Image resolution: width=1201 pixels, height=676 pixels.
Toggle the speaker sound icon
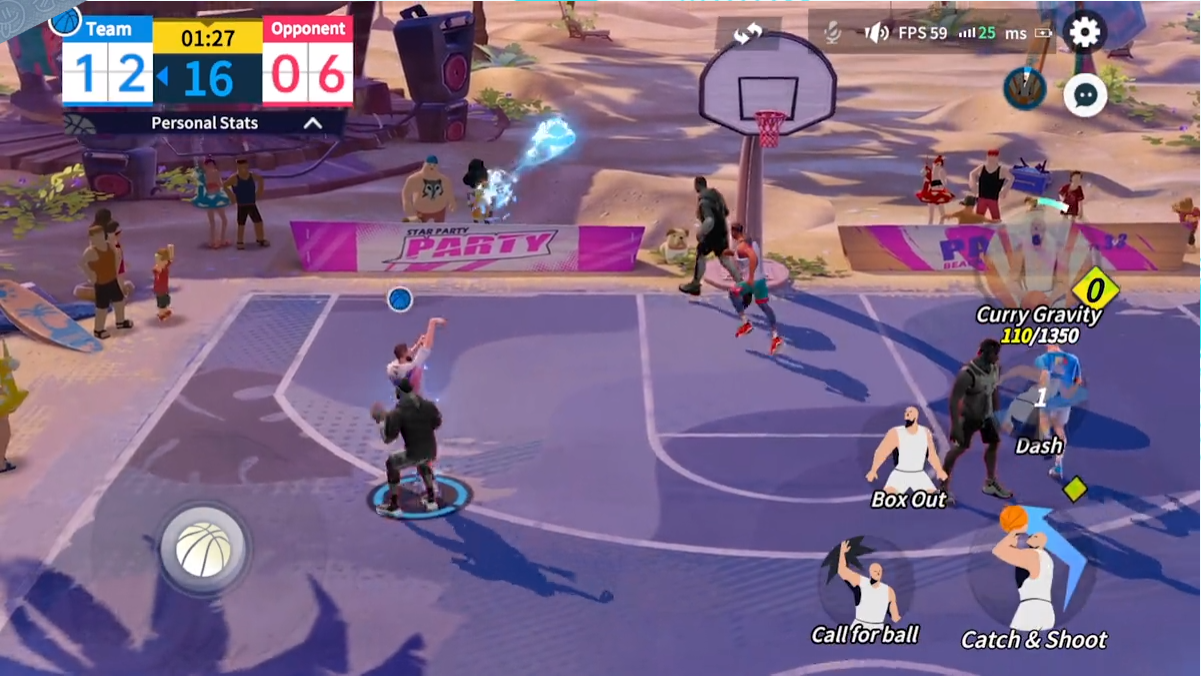pyautogui.click(x=876, y=33)
